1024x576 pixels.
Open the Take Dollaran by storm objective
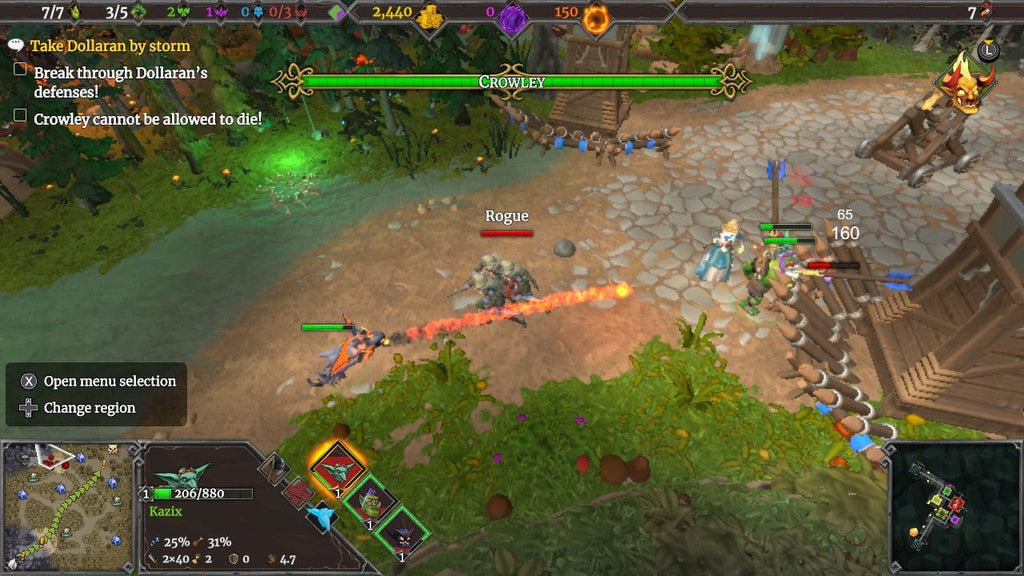point(109,46)
